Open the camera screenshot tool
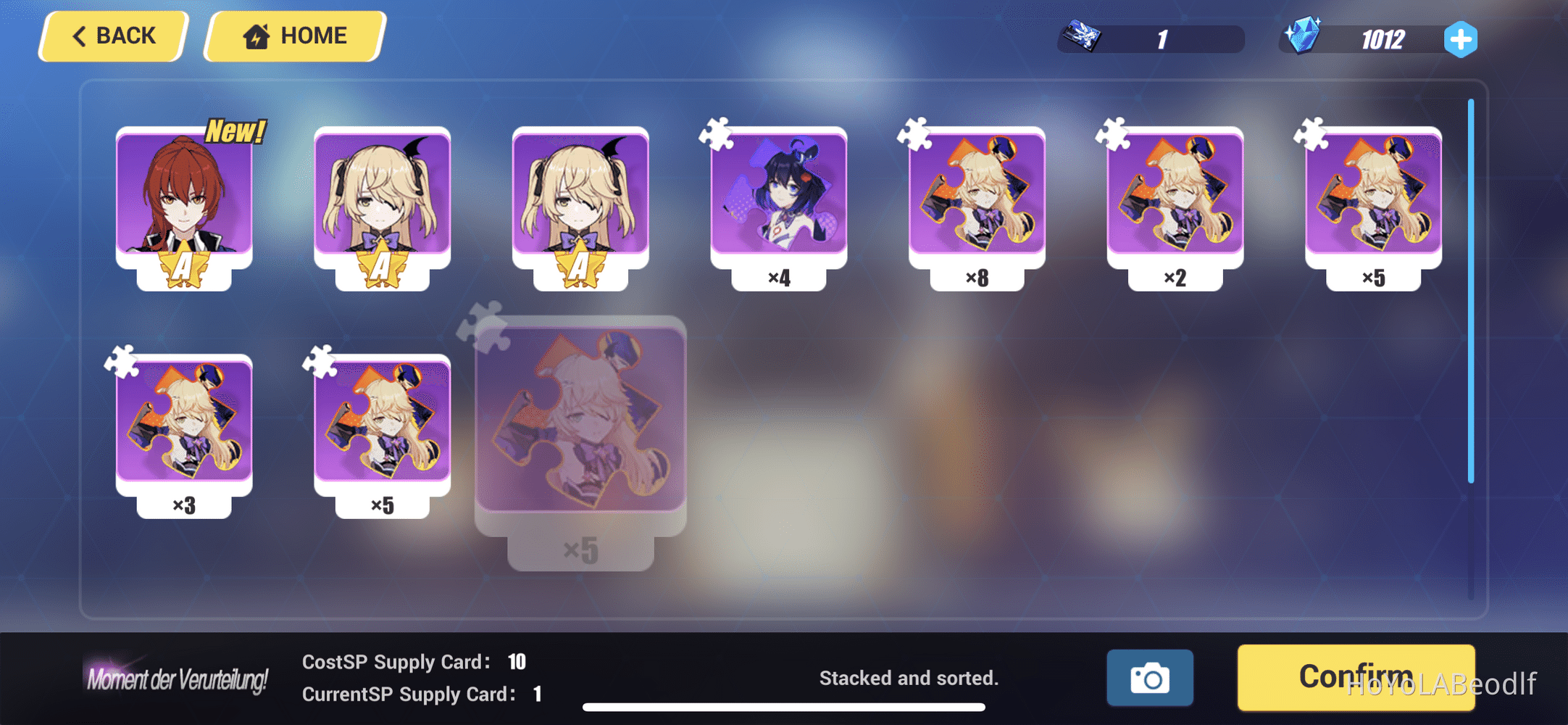The width and height of the screenshot is (1568, 725). coord(1151,677)
